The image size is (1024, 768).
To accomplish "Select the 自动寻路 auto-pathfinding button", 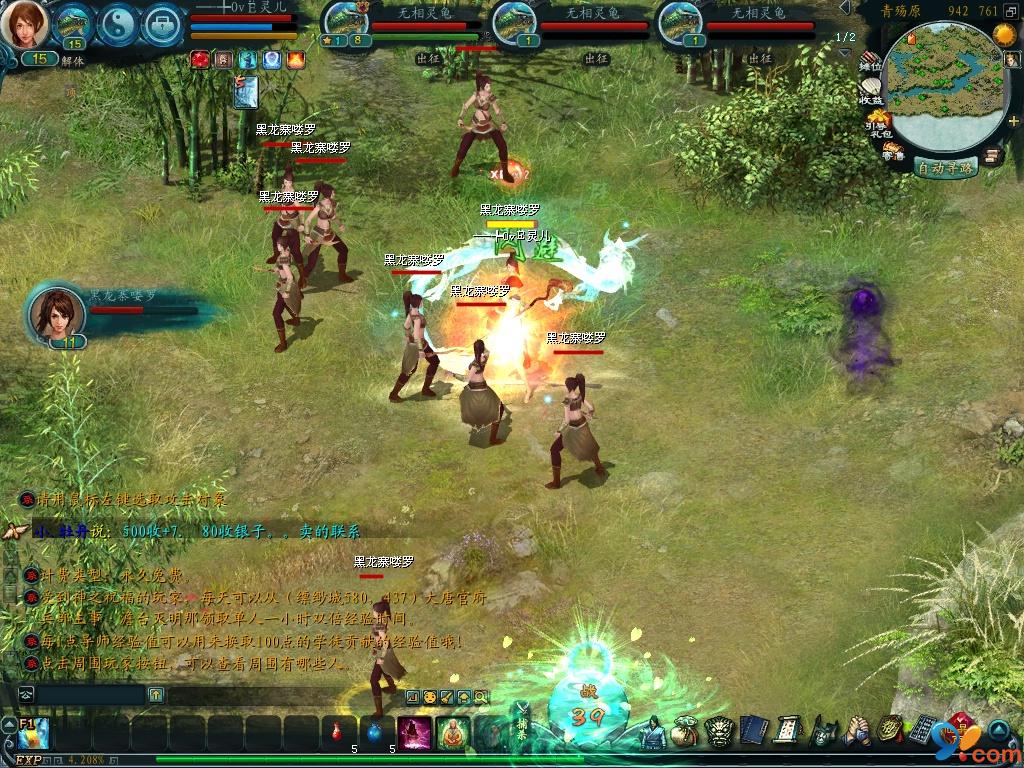I will coord(945,168).
